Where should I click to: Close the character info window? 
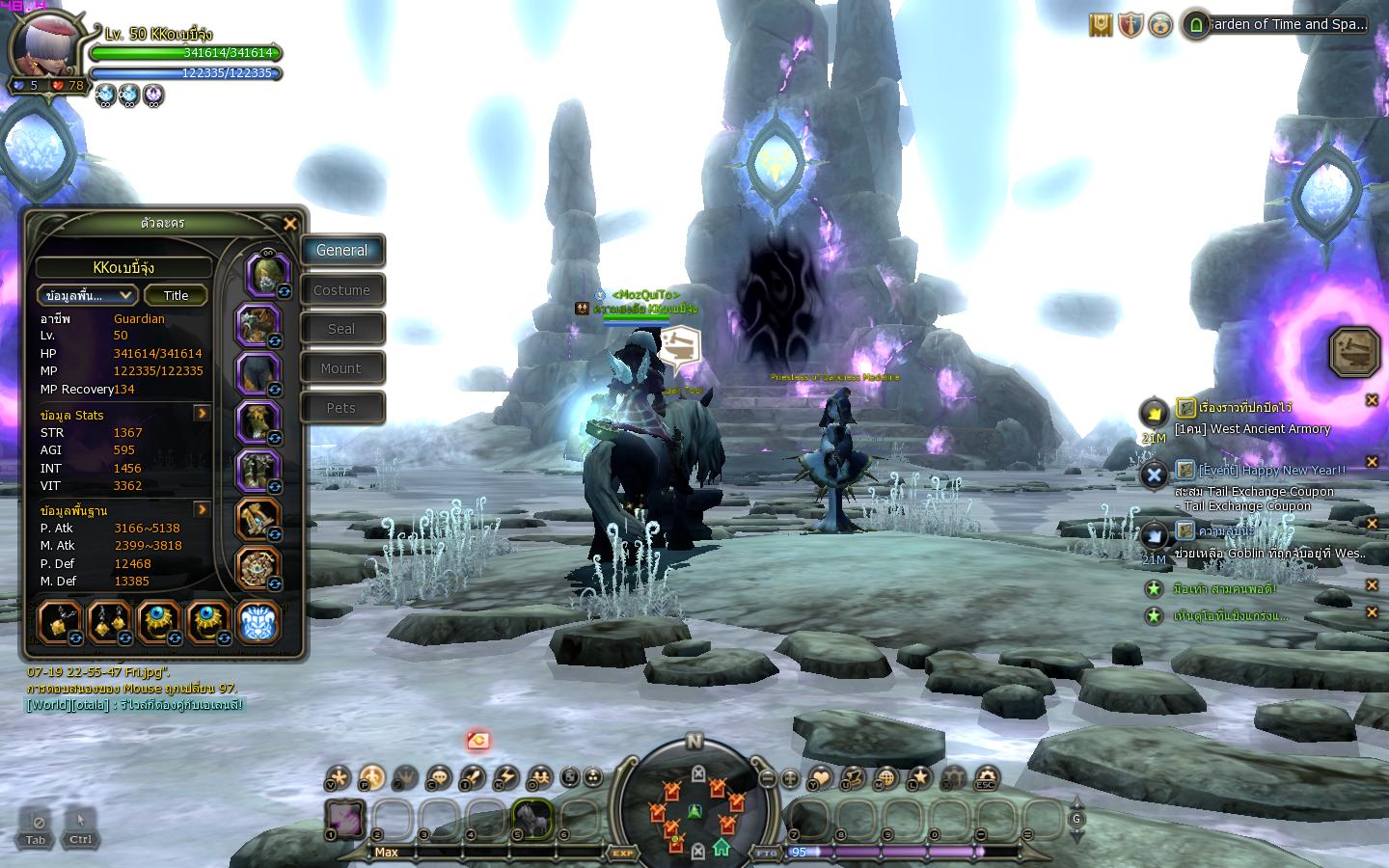pos(289,224)
